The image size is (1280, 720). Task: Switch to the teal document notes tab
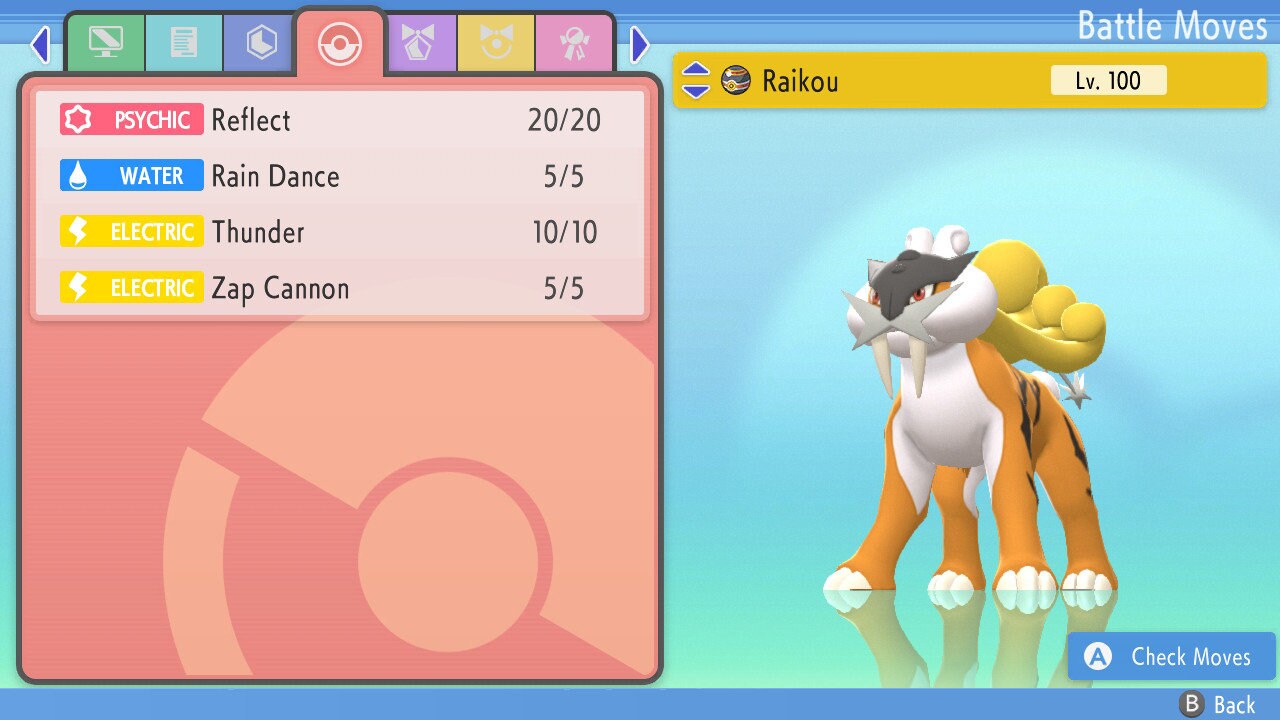[x=183, y=43]
